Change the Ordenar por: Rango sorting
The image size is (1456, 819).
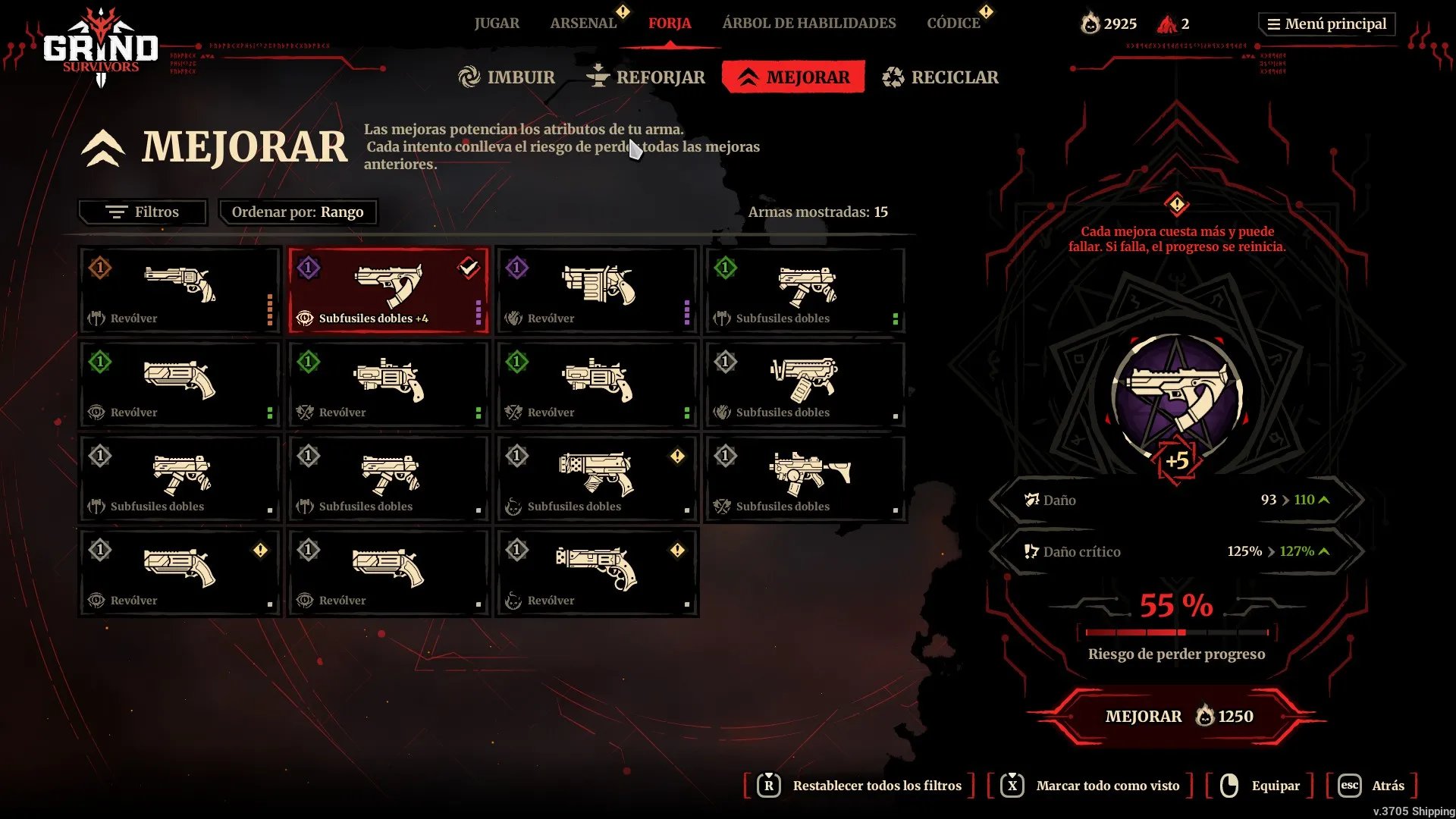click(298, 212)
